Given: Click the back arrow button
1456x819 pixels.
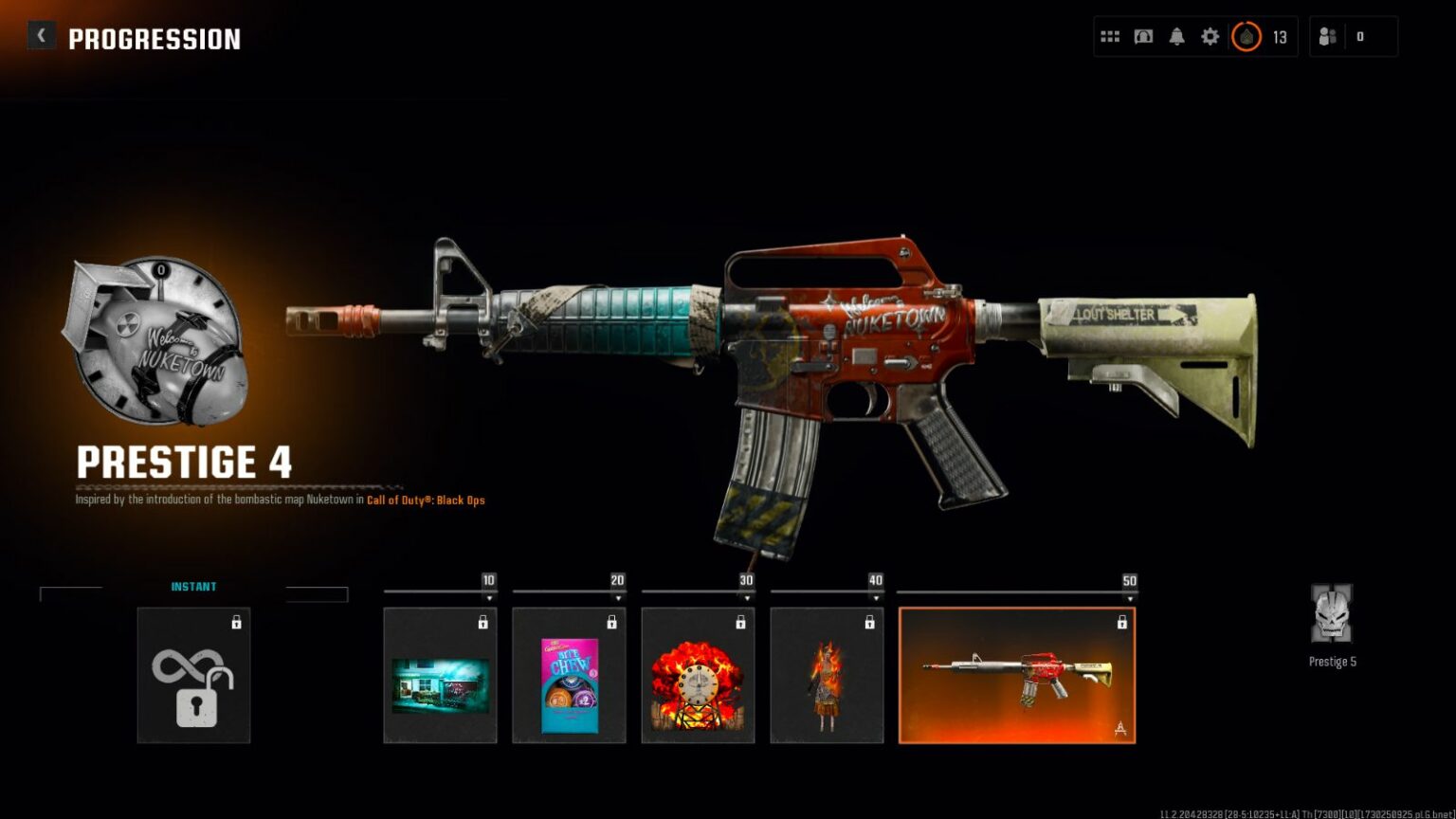Looking at the screenshot, I should click(x=42, y=35).
